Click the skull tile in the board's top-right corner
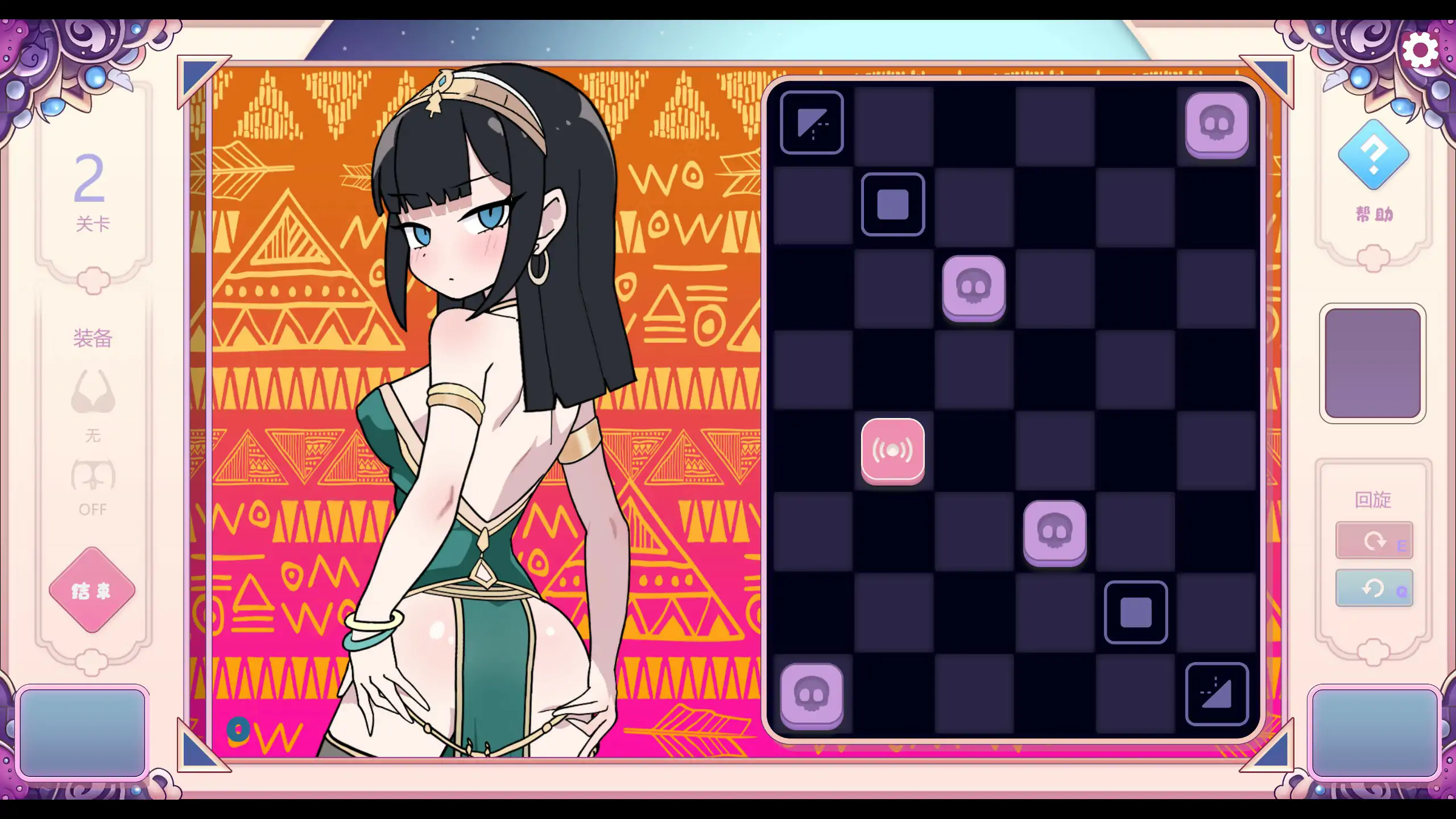 point(1217,124)
